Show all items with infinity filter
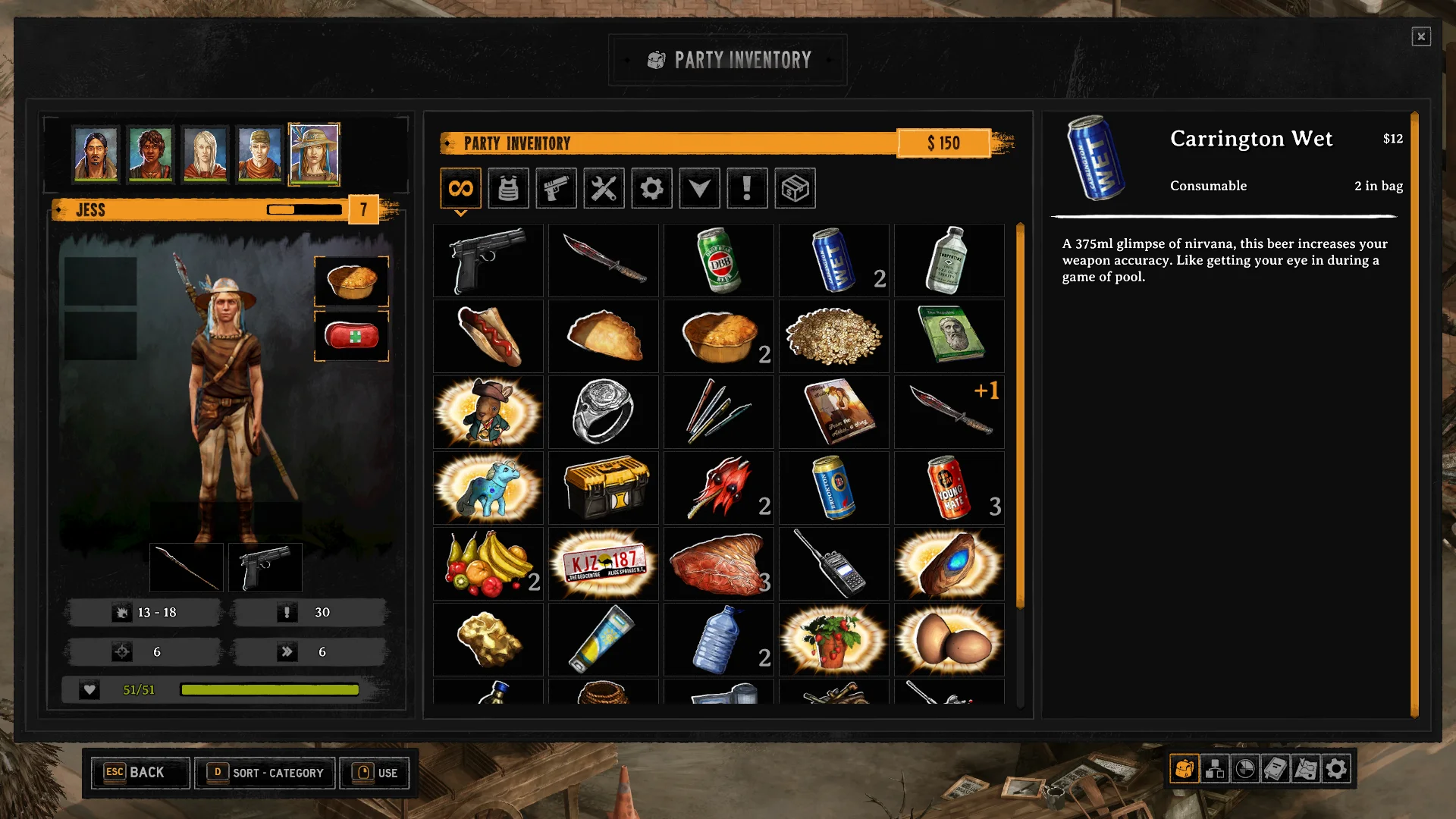 (460, 188)
